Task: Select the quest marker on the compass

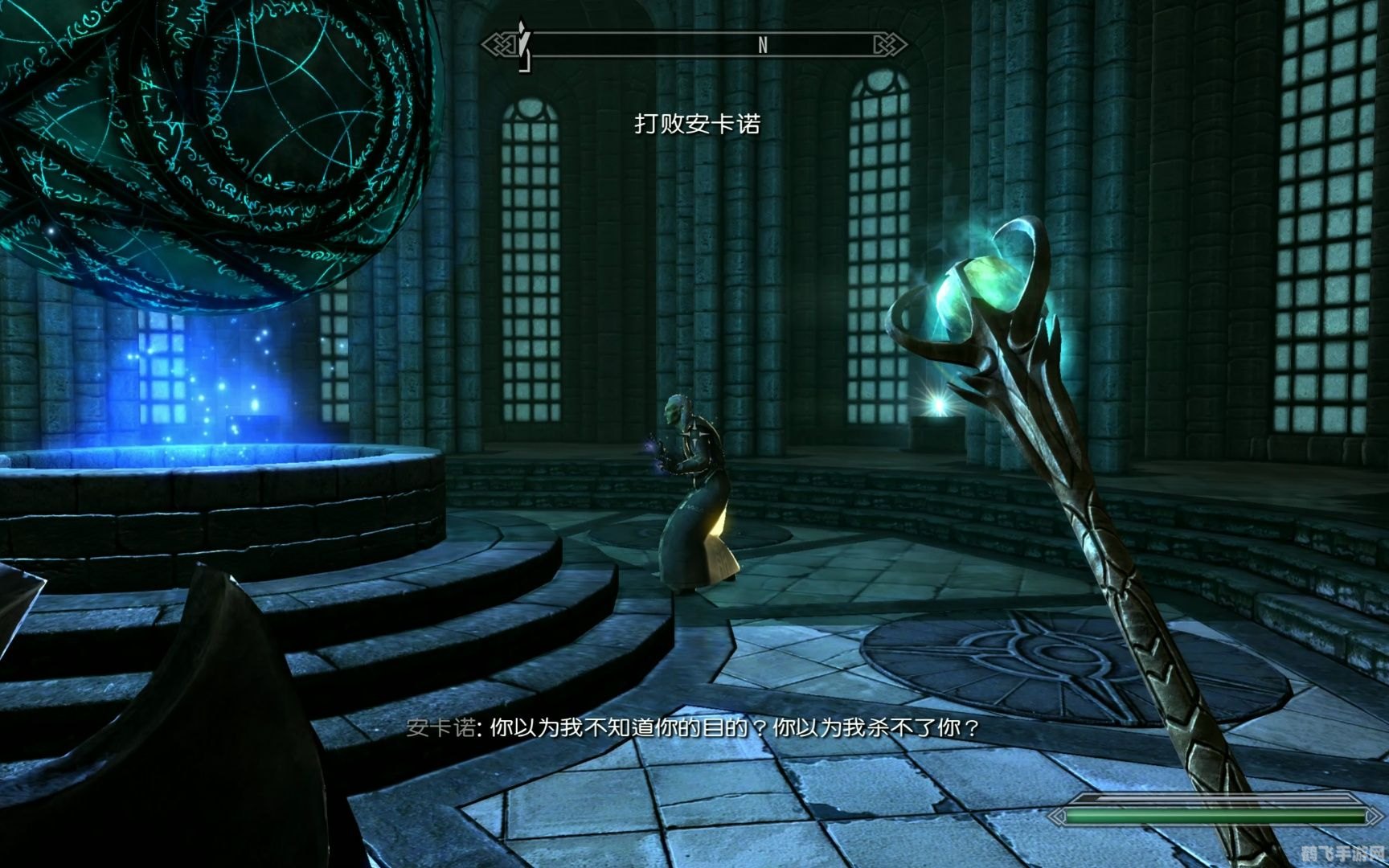Action: (524, 46)
